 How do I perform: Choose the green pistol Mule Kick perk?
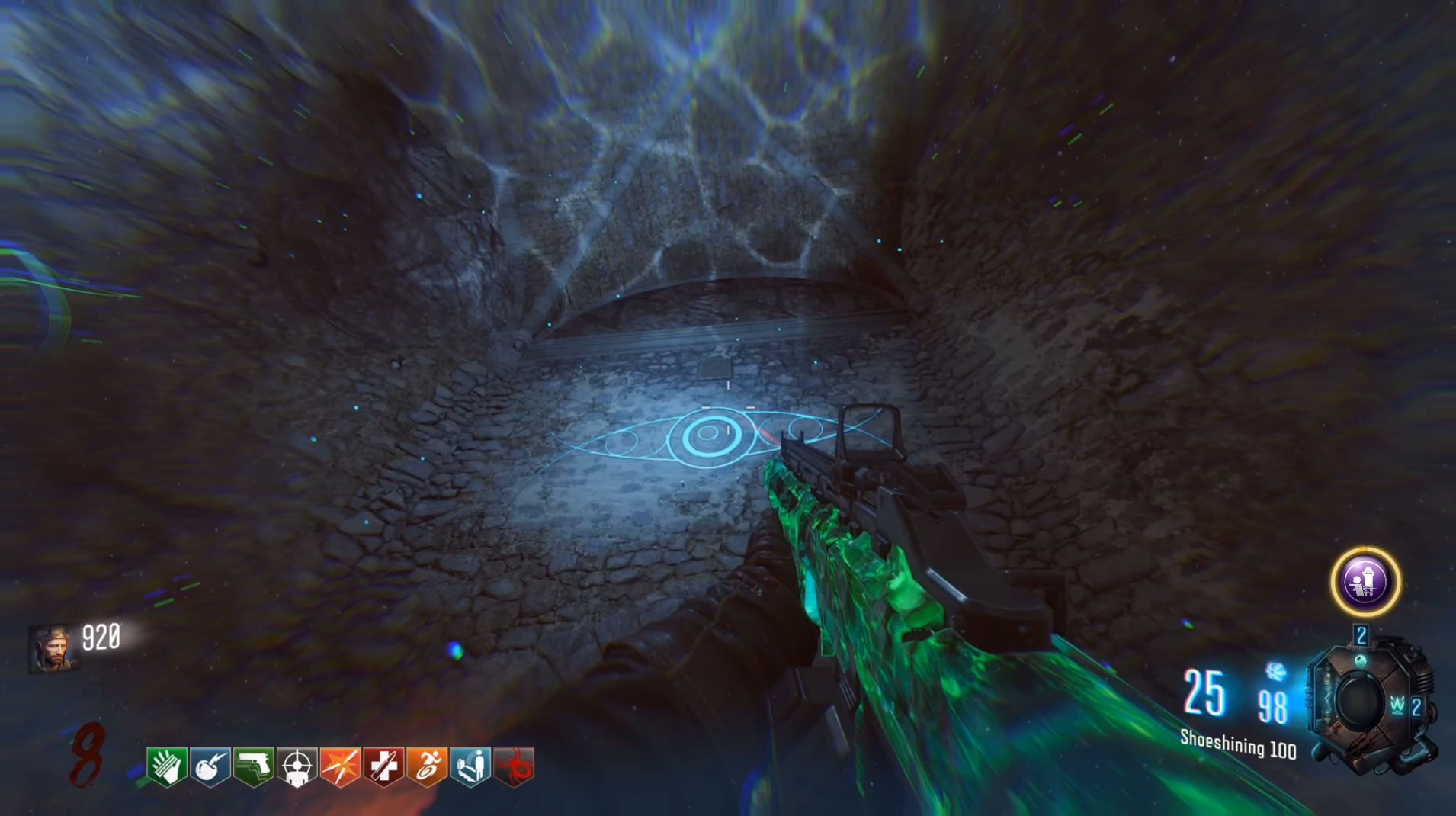click(253, 766)
